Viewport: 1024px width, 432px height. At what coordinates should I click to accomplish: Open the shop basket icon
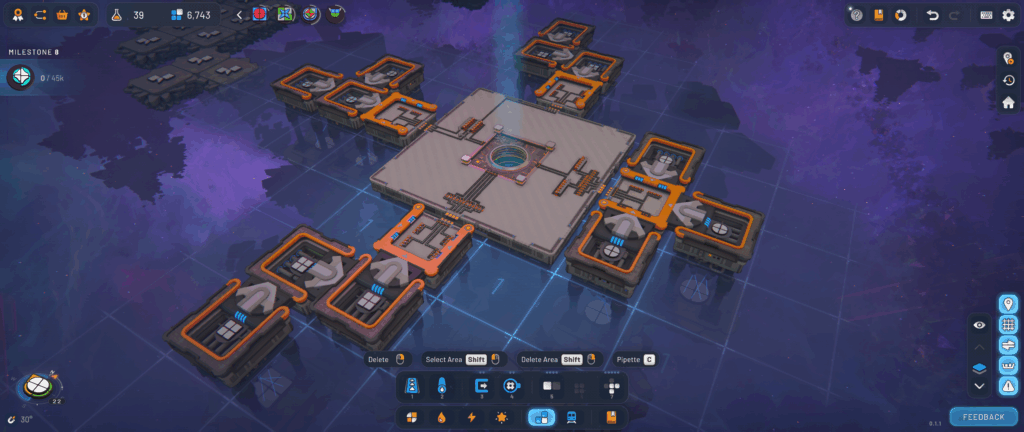pos(62,15)
